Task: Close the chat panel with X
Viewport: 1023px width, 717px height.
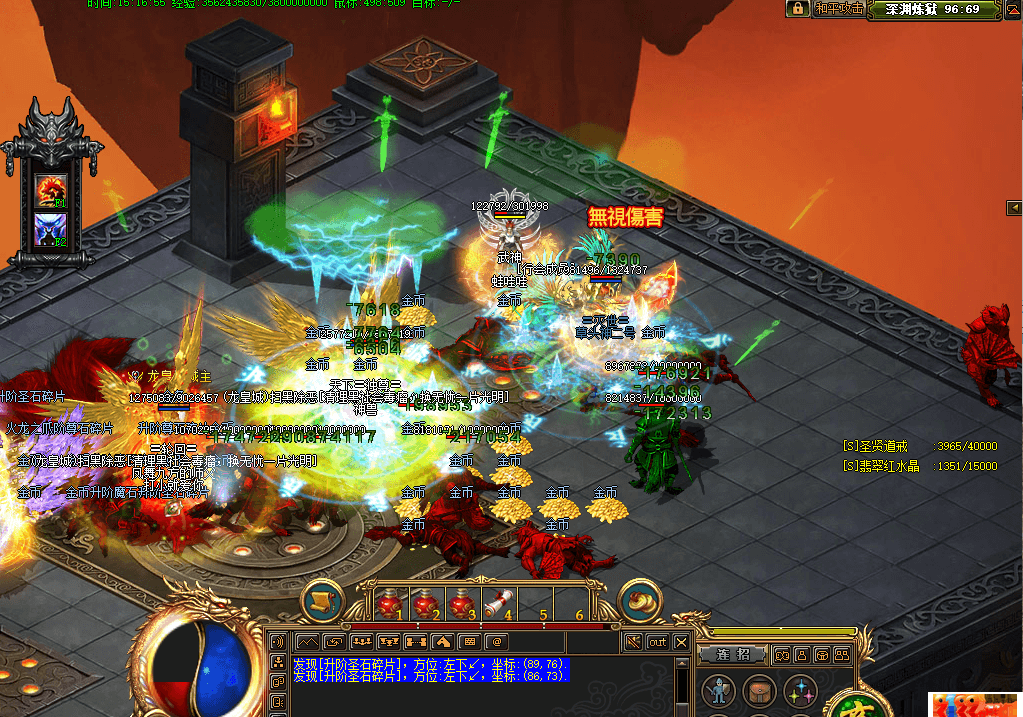Action: click(682, 642)
